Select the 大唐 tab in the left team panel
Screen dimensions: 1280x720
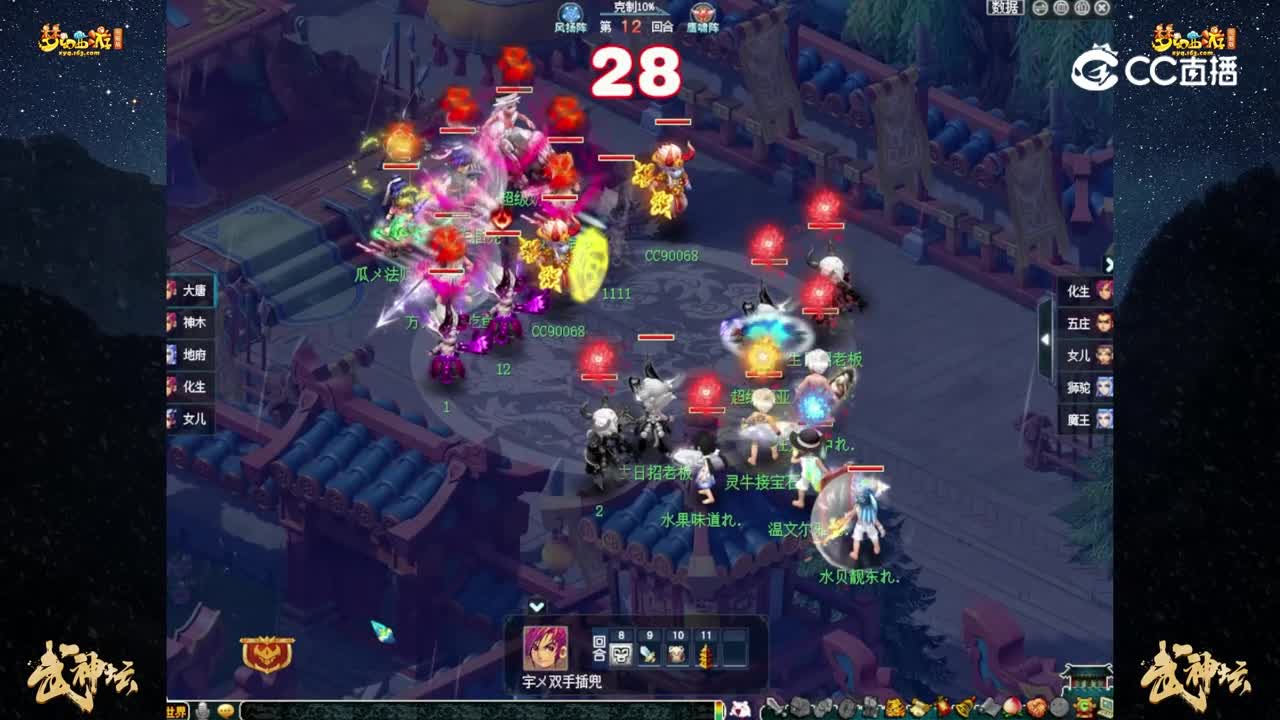[190, 289]
